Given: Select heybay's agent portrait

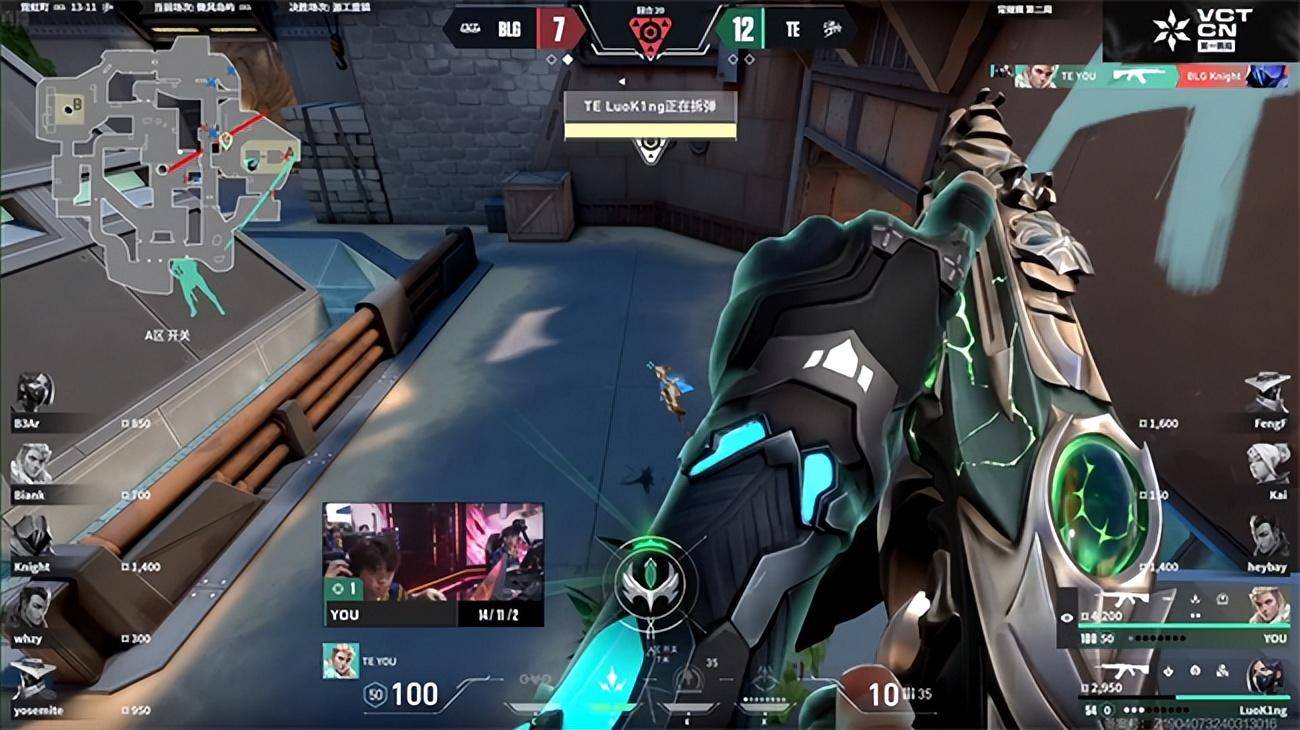Looking at the screenshot, I should (x=1268, y=535).
